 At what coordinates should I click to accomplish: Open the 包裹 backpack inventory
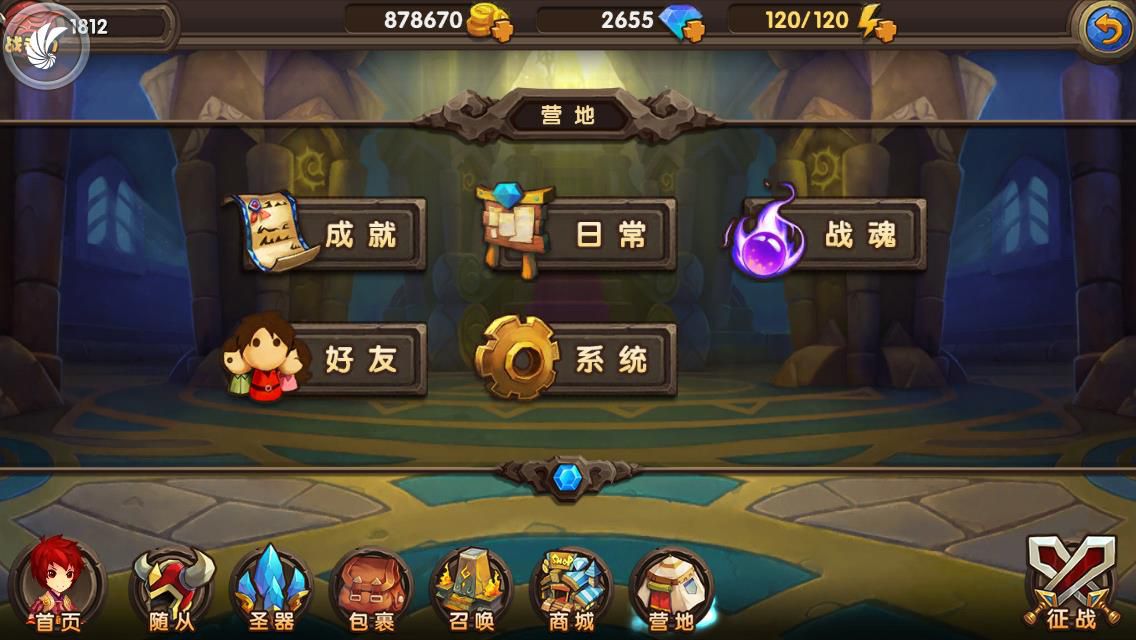pyautogui.click(x=372, y=592)
